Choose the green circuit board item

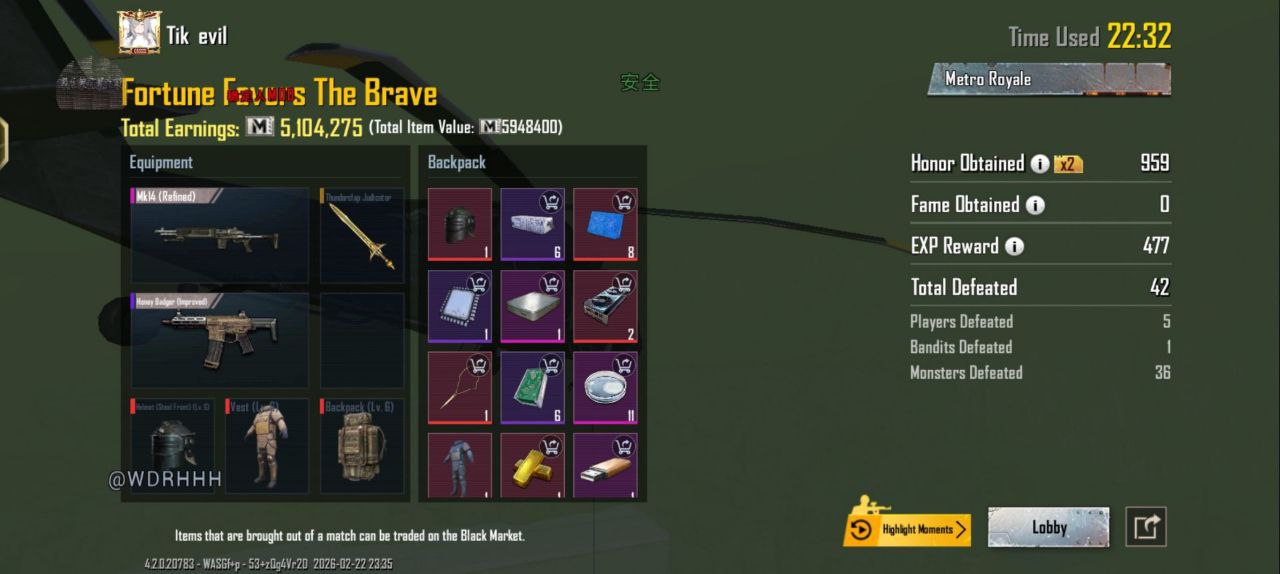point(533,388)
